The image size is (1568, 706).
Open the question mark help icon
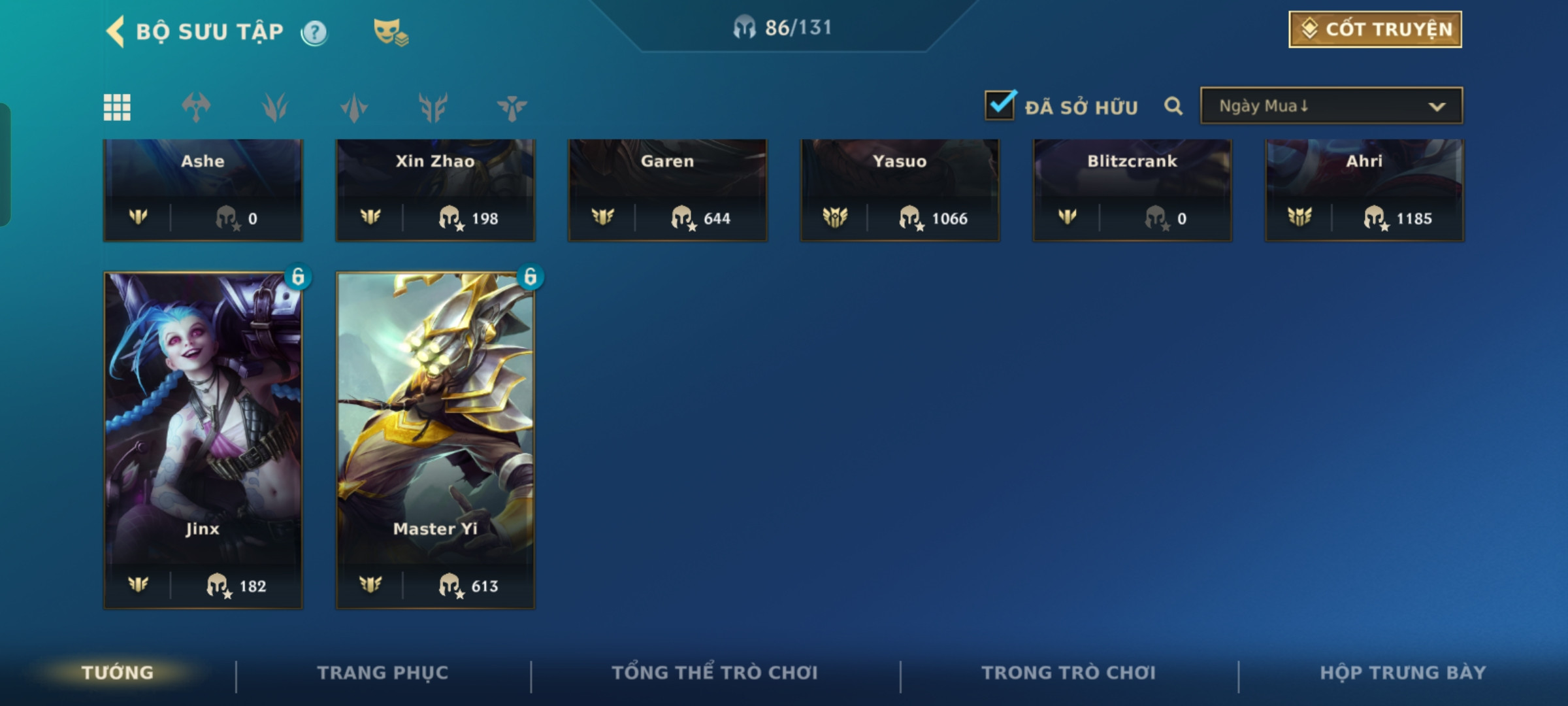[314, 32]
